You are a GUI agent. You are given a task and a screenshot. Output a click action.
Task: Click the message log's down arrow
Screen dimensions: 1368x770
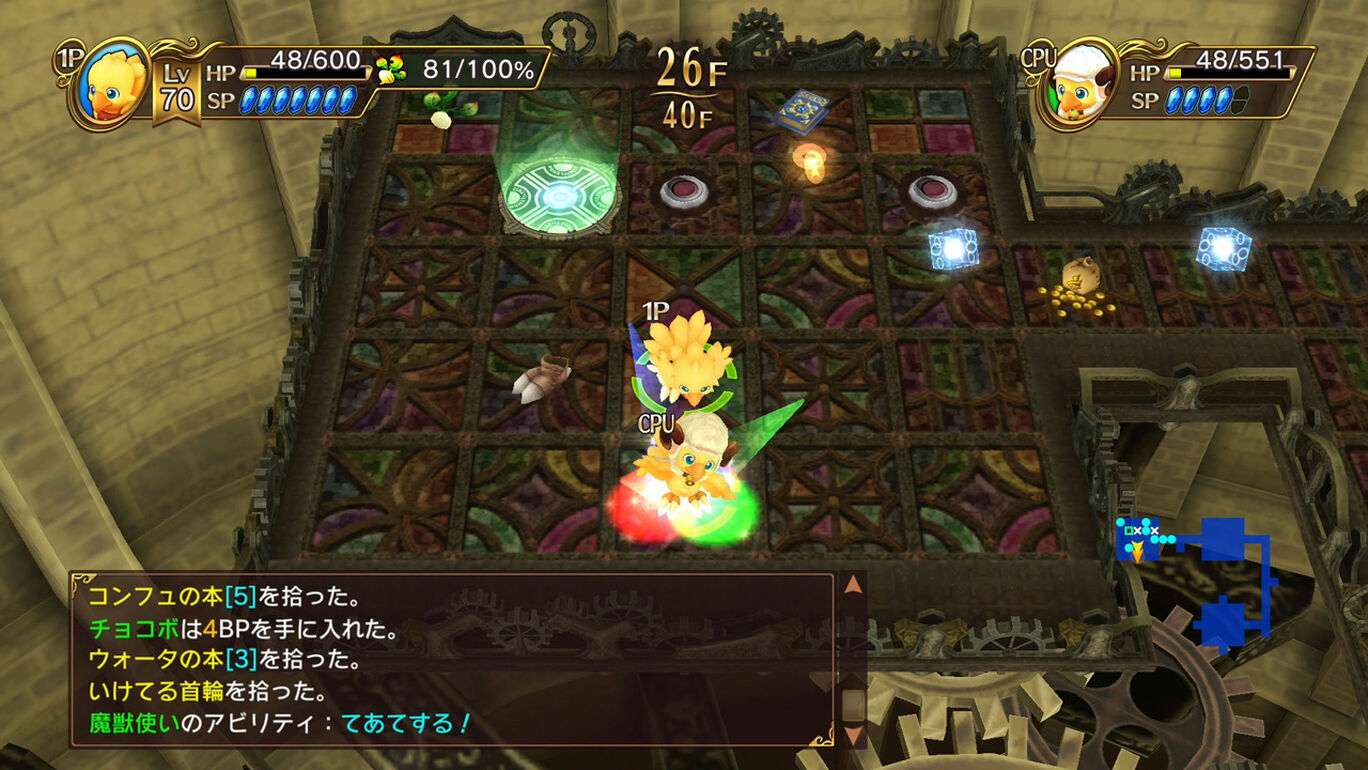click(852, 735)
